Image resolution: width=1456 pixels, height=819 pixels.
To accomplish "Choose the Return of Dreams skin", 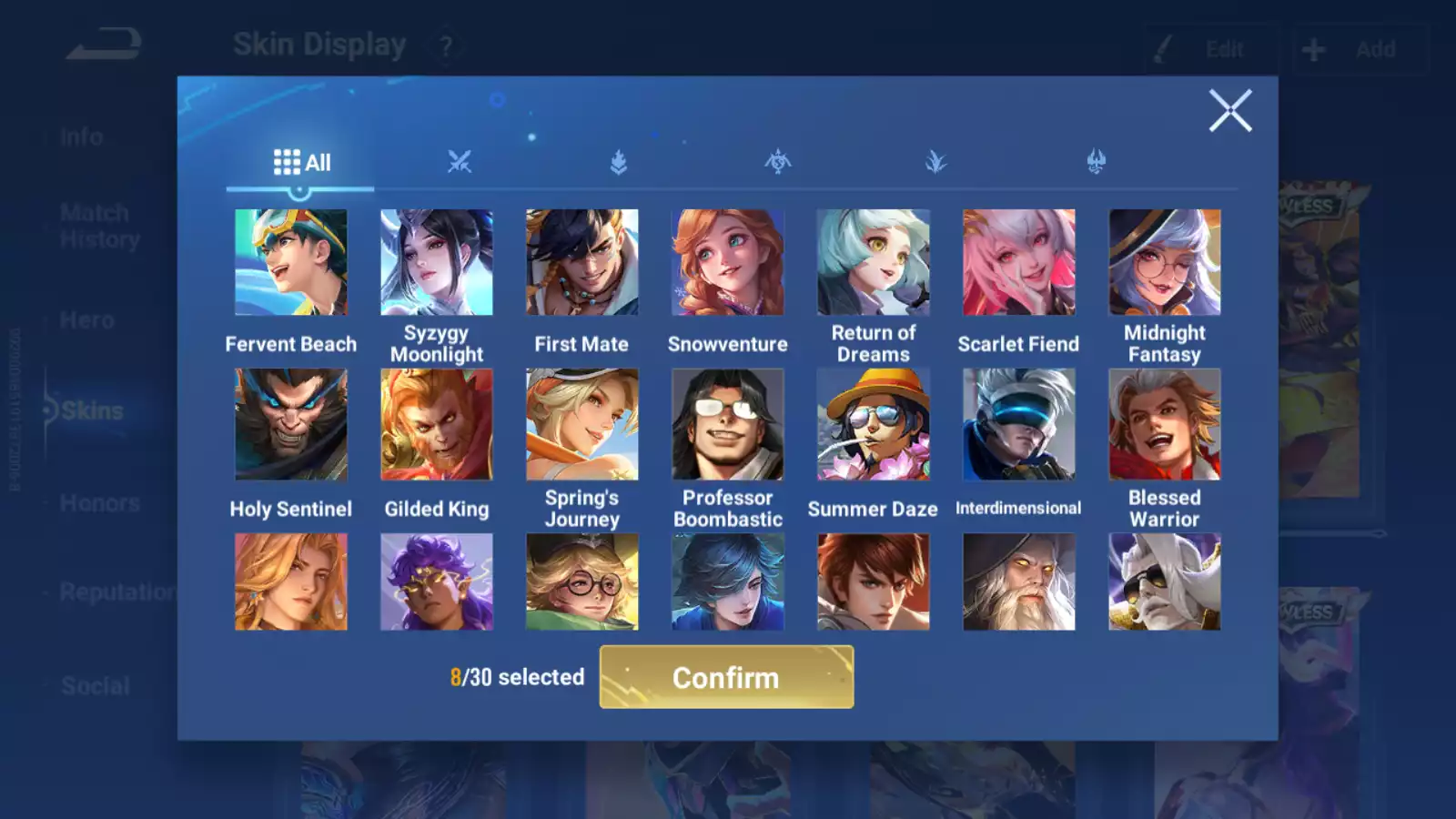I will point(874,262).
